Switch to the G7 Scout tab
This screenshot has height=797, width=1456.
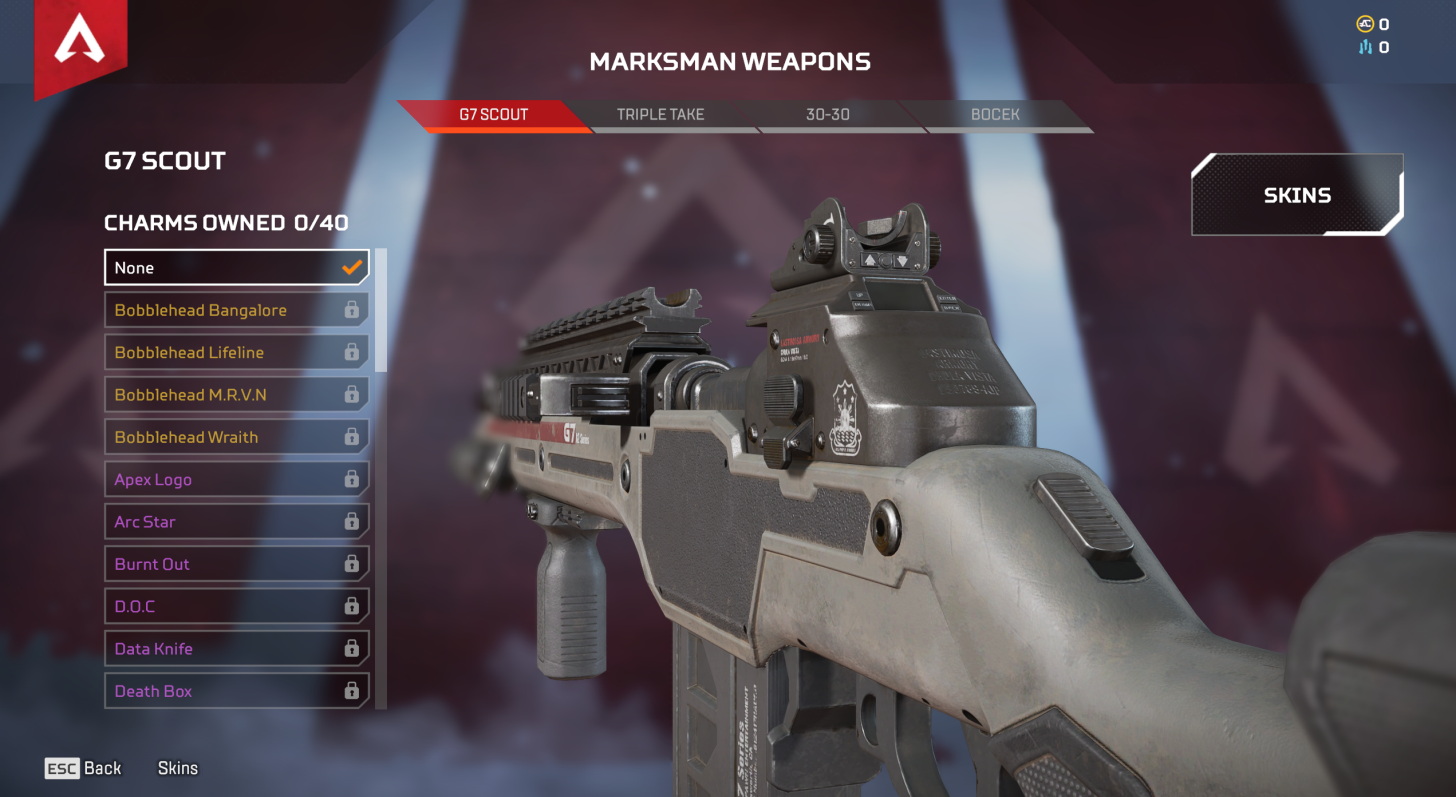pyautogui.click(x=493, y=115)
